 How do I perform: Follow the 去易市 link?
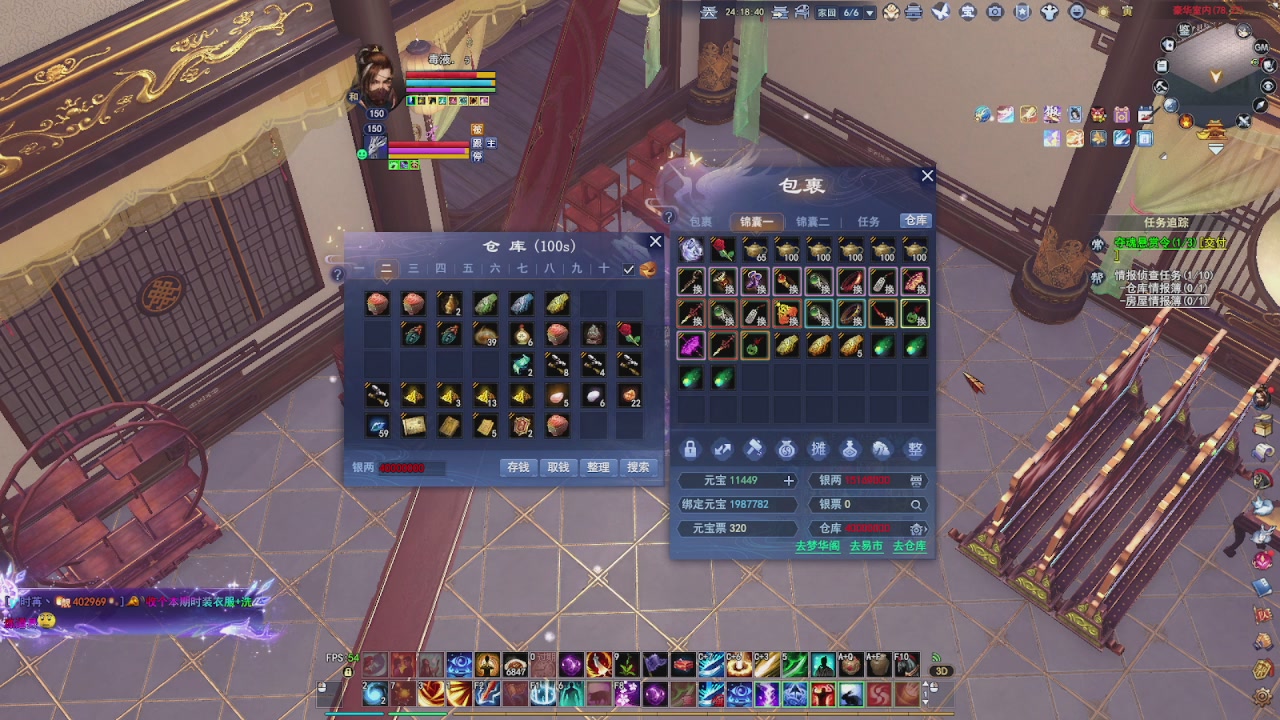[x=866, y=546]
